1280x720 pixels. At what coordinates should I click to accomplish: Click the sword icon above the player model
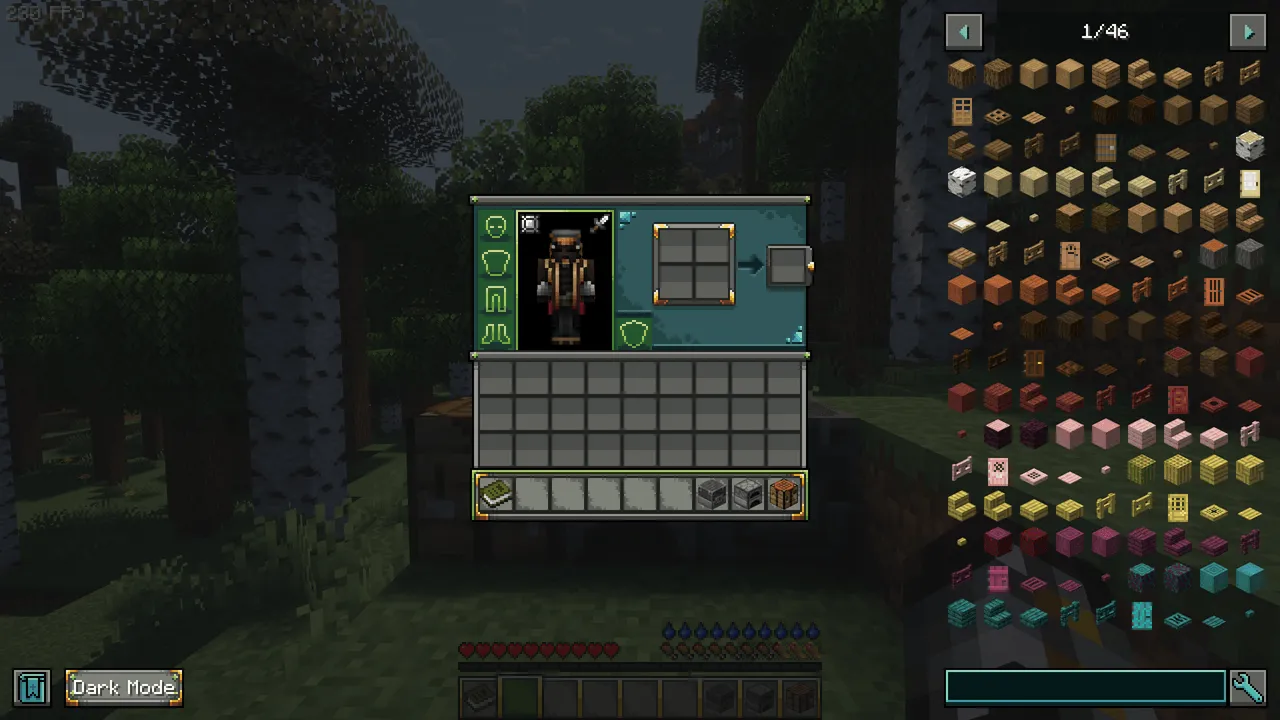coord(600,222)
